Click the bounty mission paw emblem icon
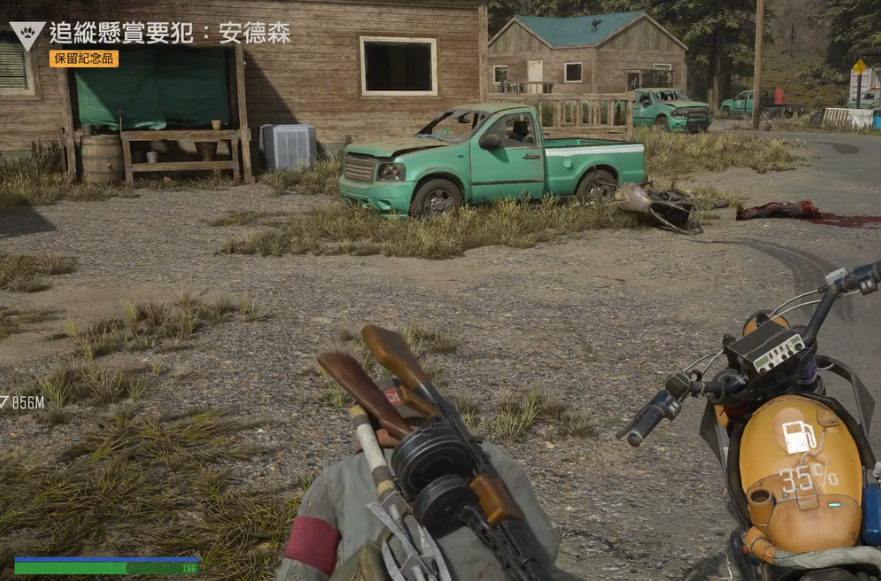Image resolution: width=881 pixels, height=581 pixels. pyautogui.click(x=26, y=34)
